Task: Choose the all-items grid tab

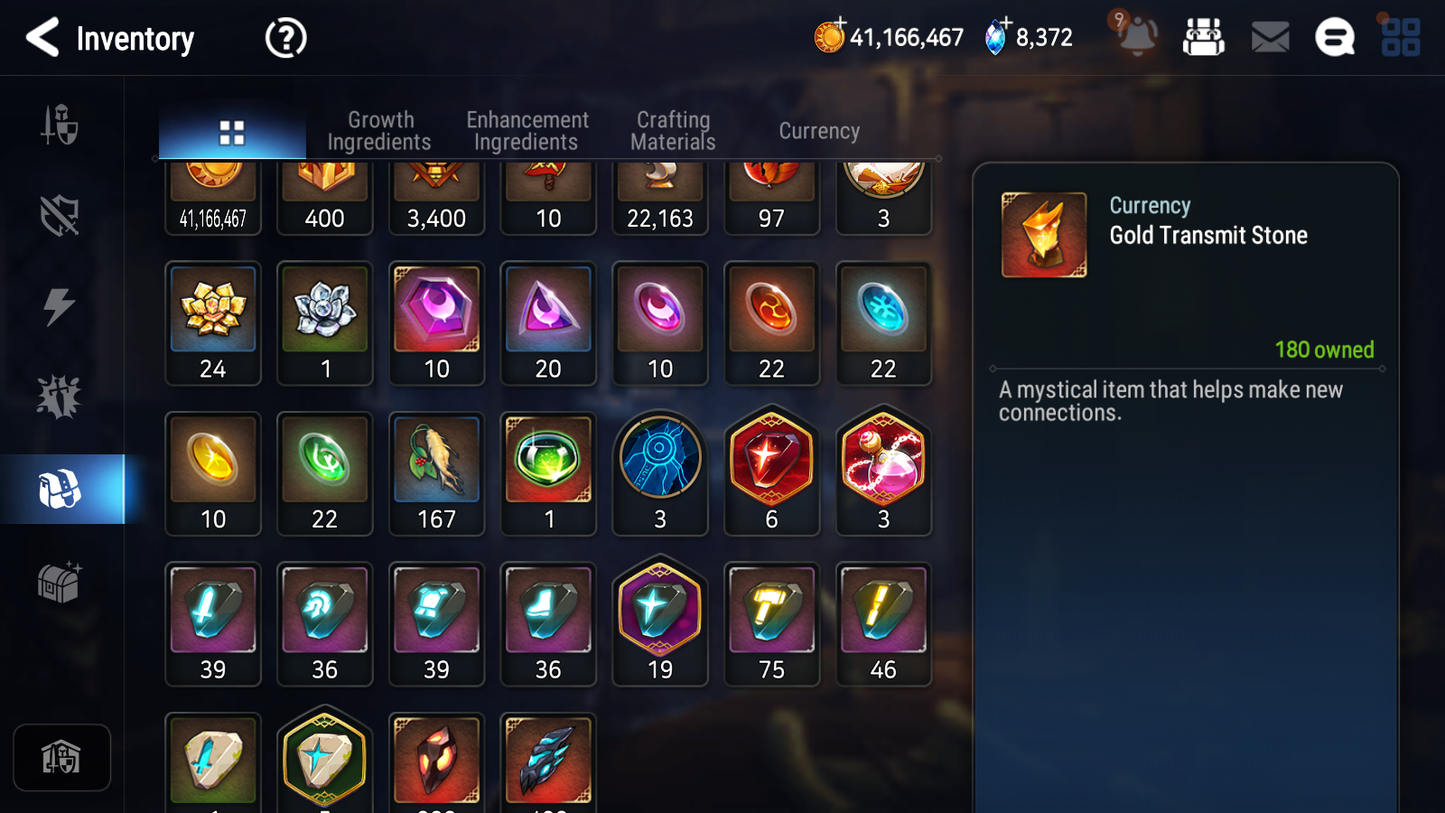Action: click(232, 132)
